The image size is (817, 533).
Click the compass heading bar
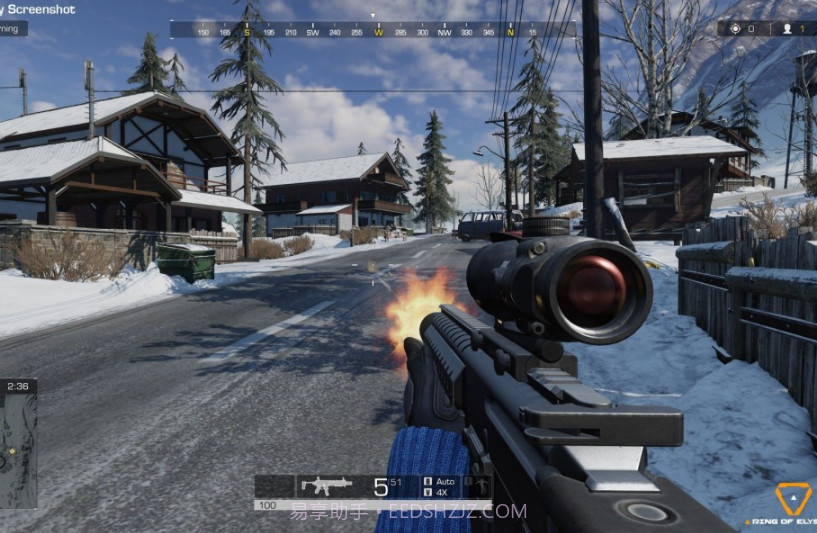tap(372, 31)
